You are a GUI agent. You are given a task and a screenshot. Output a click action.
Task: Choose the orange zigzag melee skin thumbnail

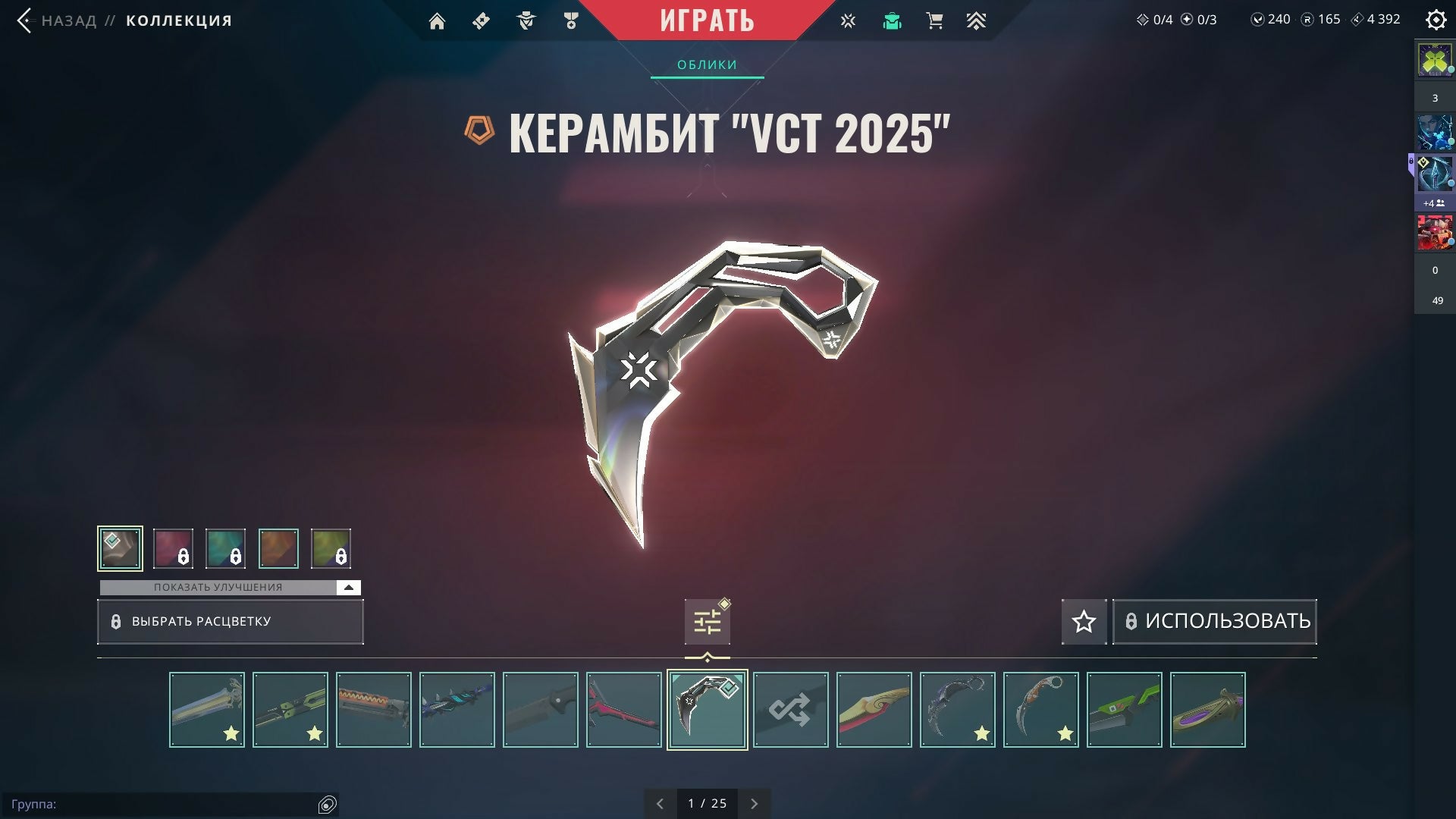pos(373,710)
